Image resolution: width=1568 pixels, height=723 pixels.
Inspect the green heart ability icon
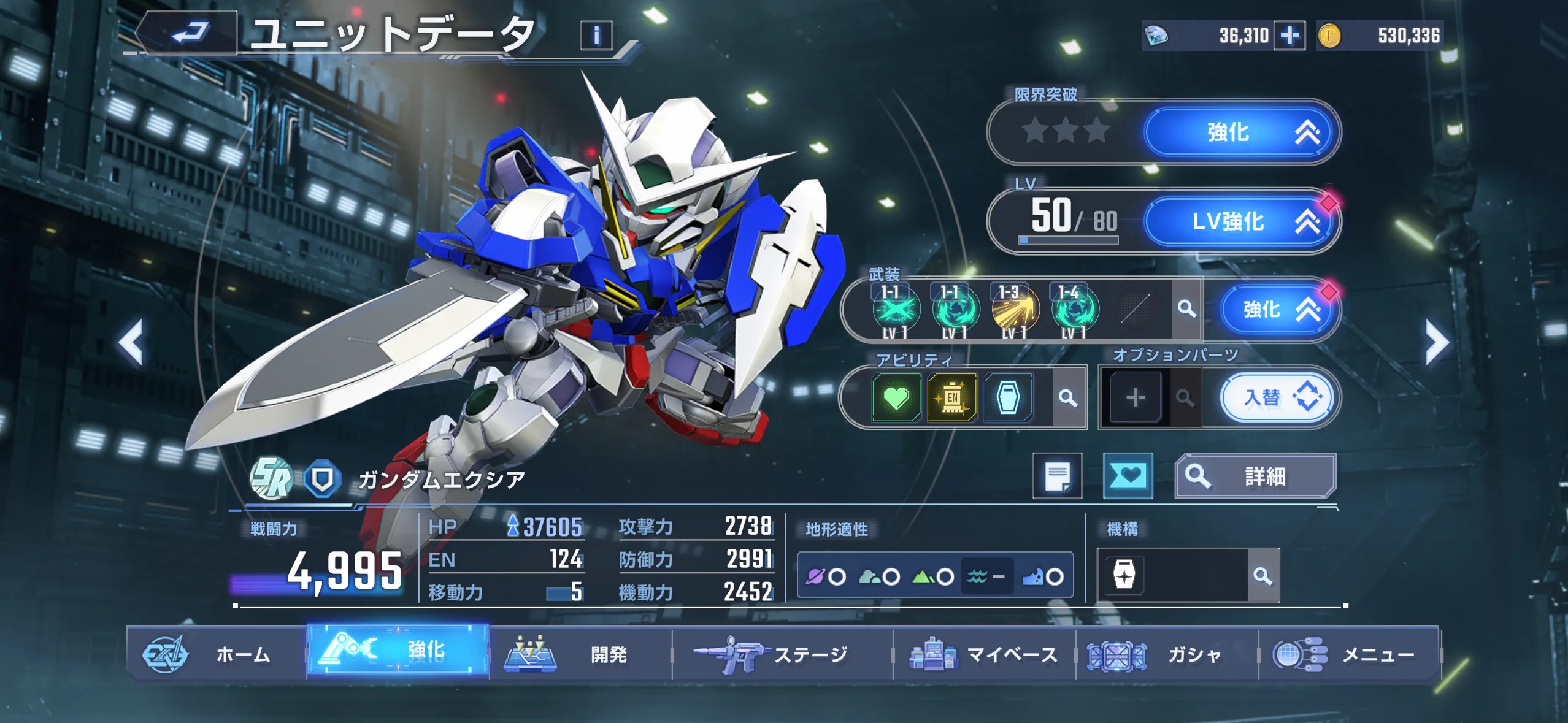896,398
